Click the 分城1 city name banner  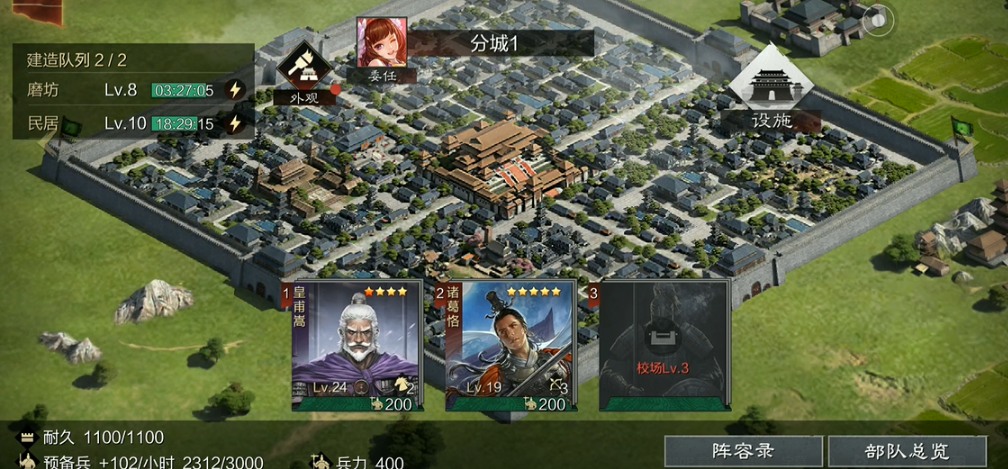pyautogui.click(x=500, y=43)
